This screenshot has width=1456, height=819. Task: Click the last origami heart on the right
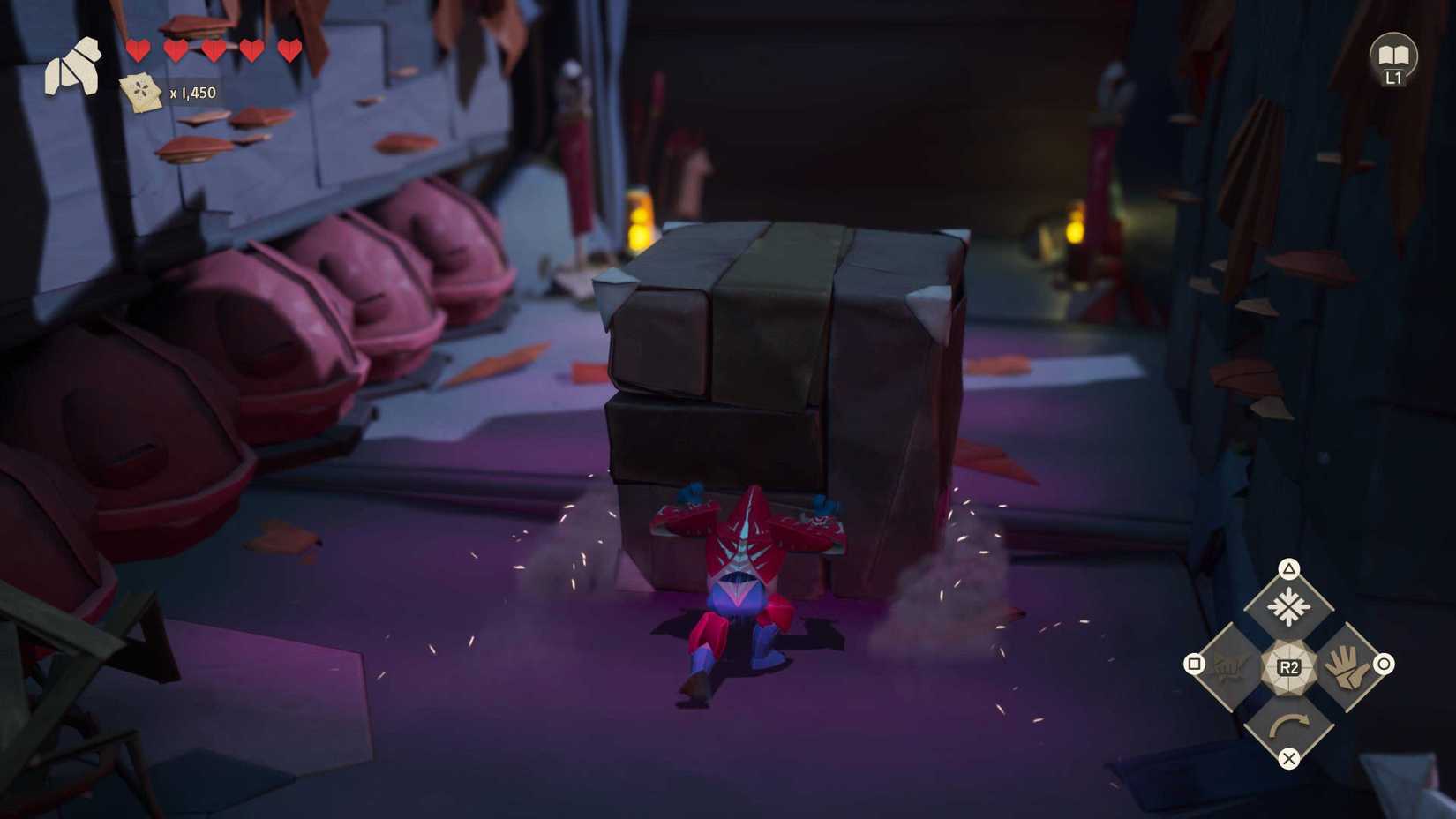click(x=289, y=50)
